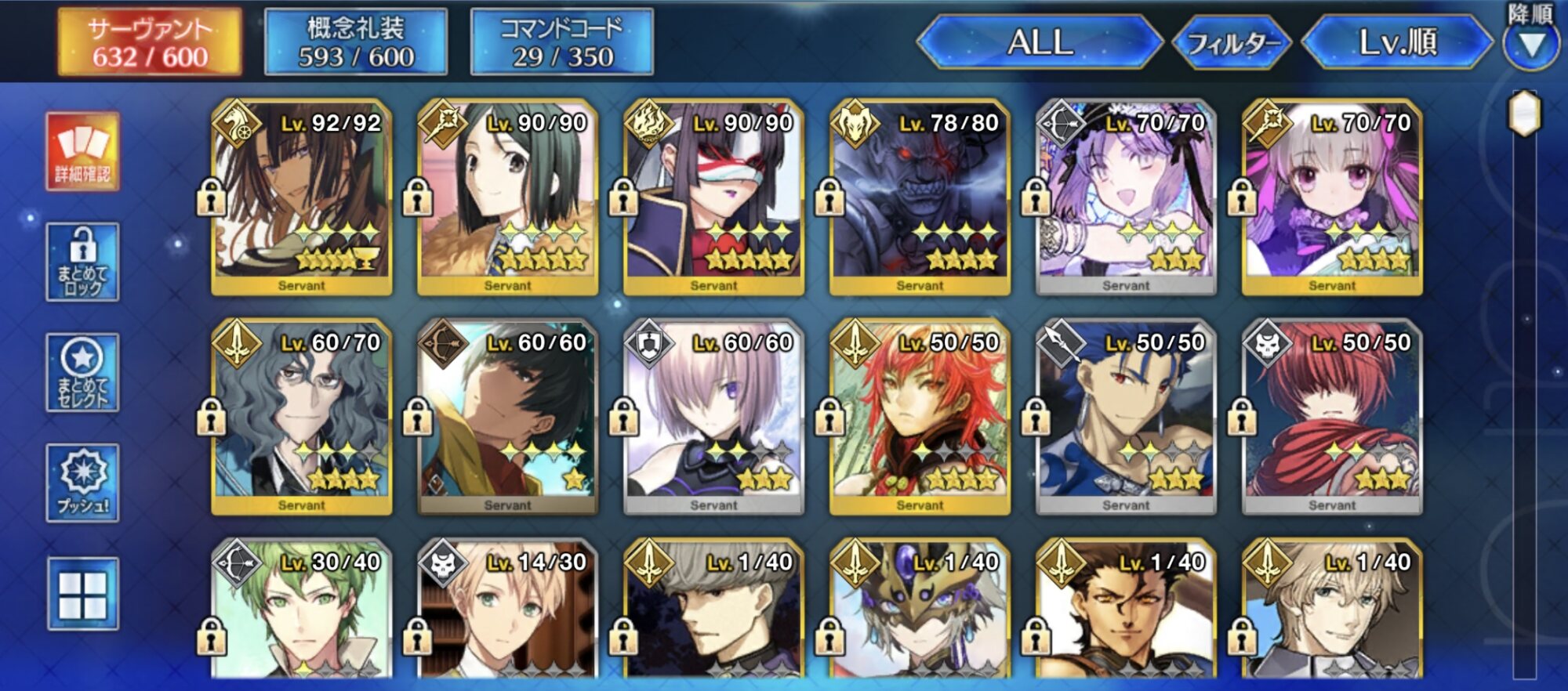Open the 概念礼装 tab
This screenshot has height=691, width=1568.
[x=356, y=42]
